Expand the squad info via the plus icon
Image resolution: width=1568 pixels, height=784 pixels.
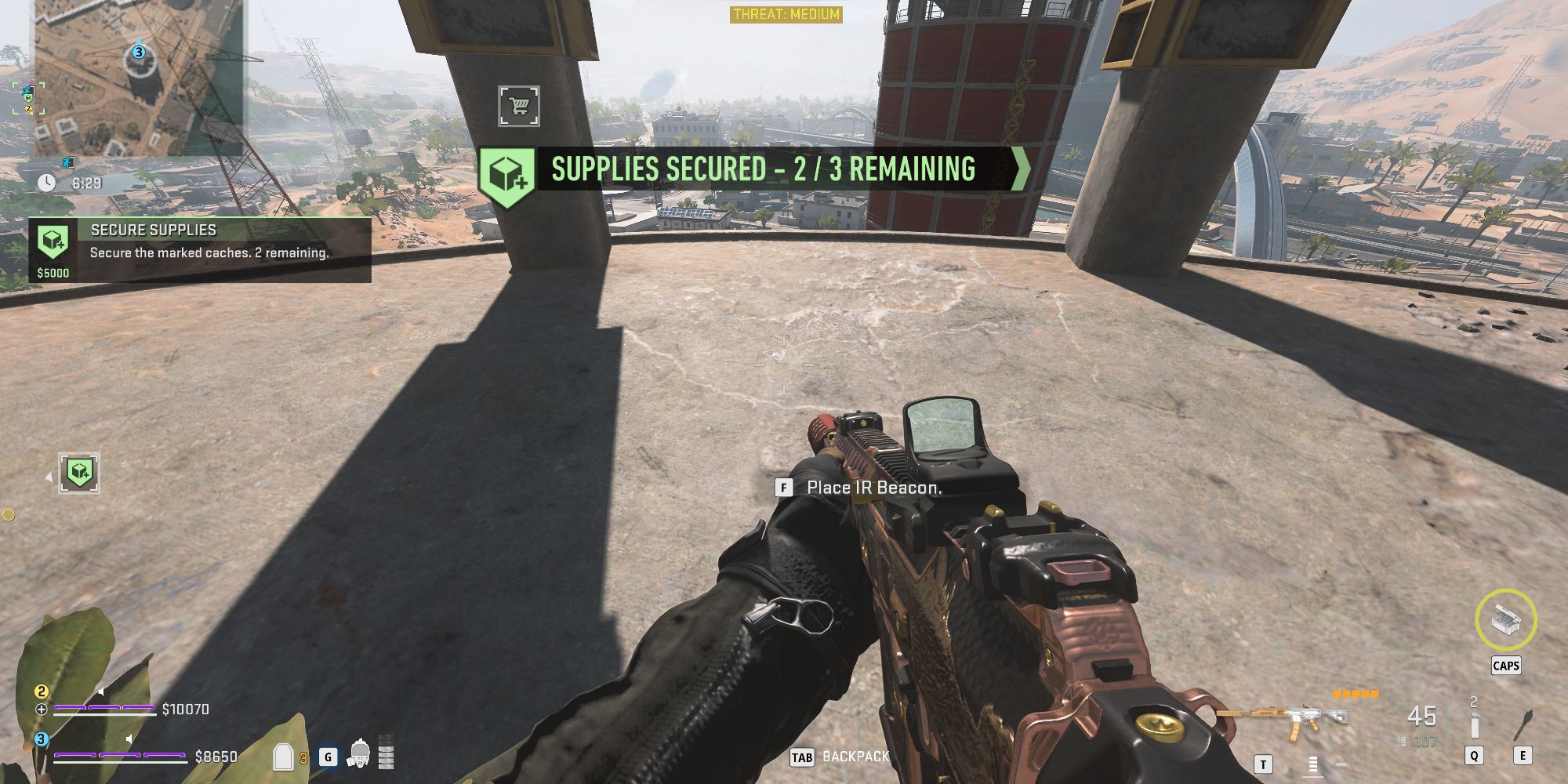[42, 709]
